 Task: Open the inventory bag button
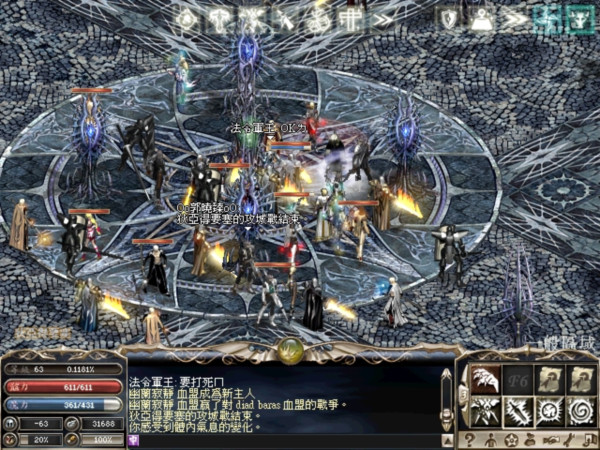tap(528, 439)
